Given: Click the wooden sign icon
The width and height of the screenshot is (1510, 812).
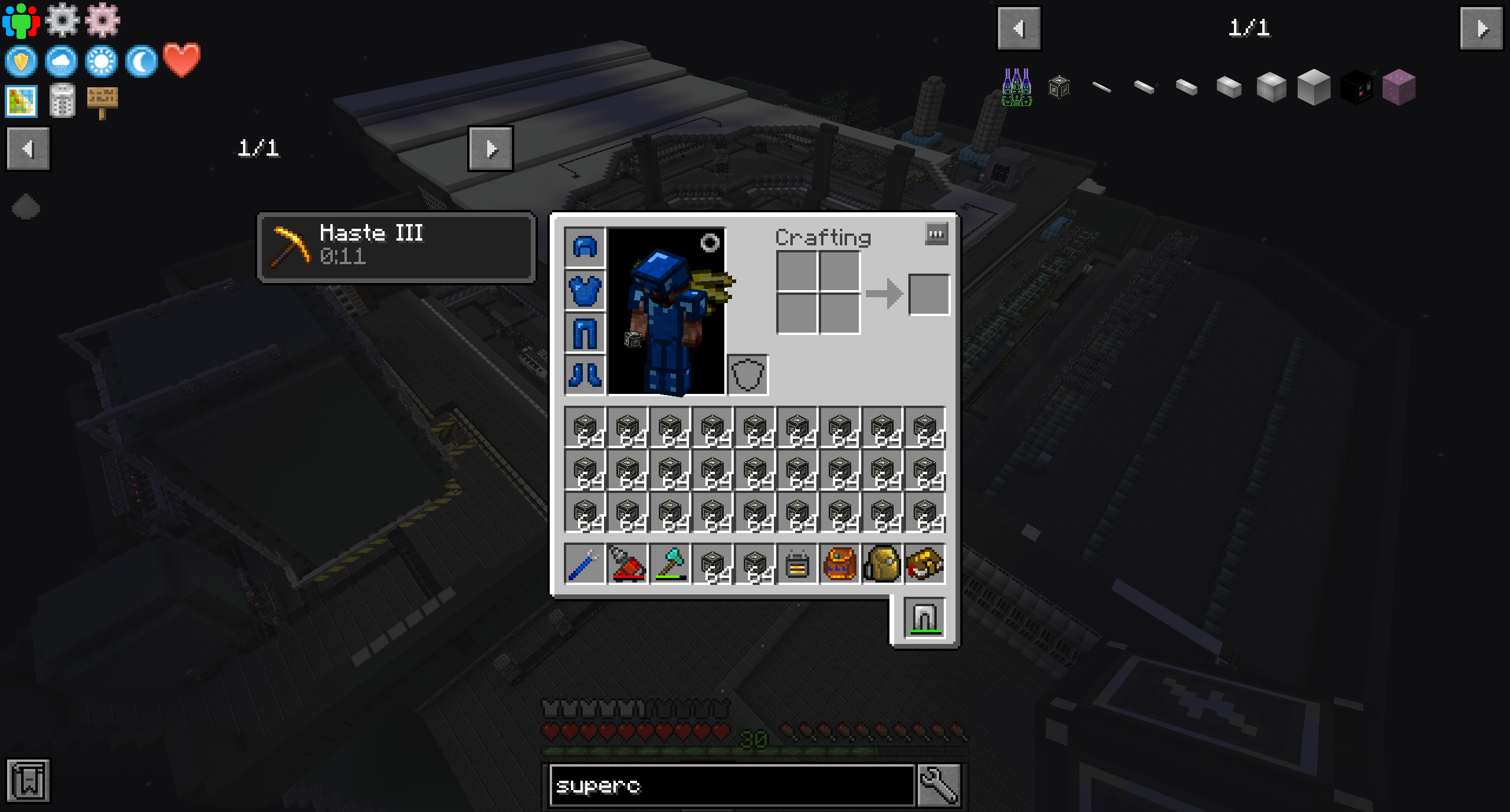Looking at the screenshot, I should pyautogui.click(x=102, y=101).
